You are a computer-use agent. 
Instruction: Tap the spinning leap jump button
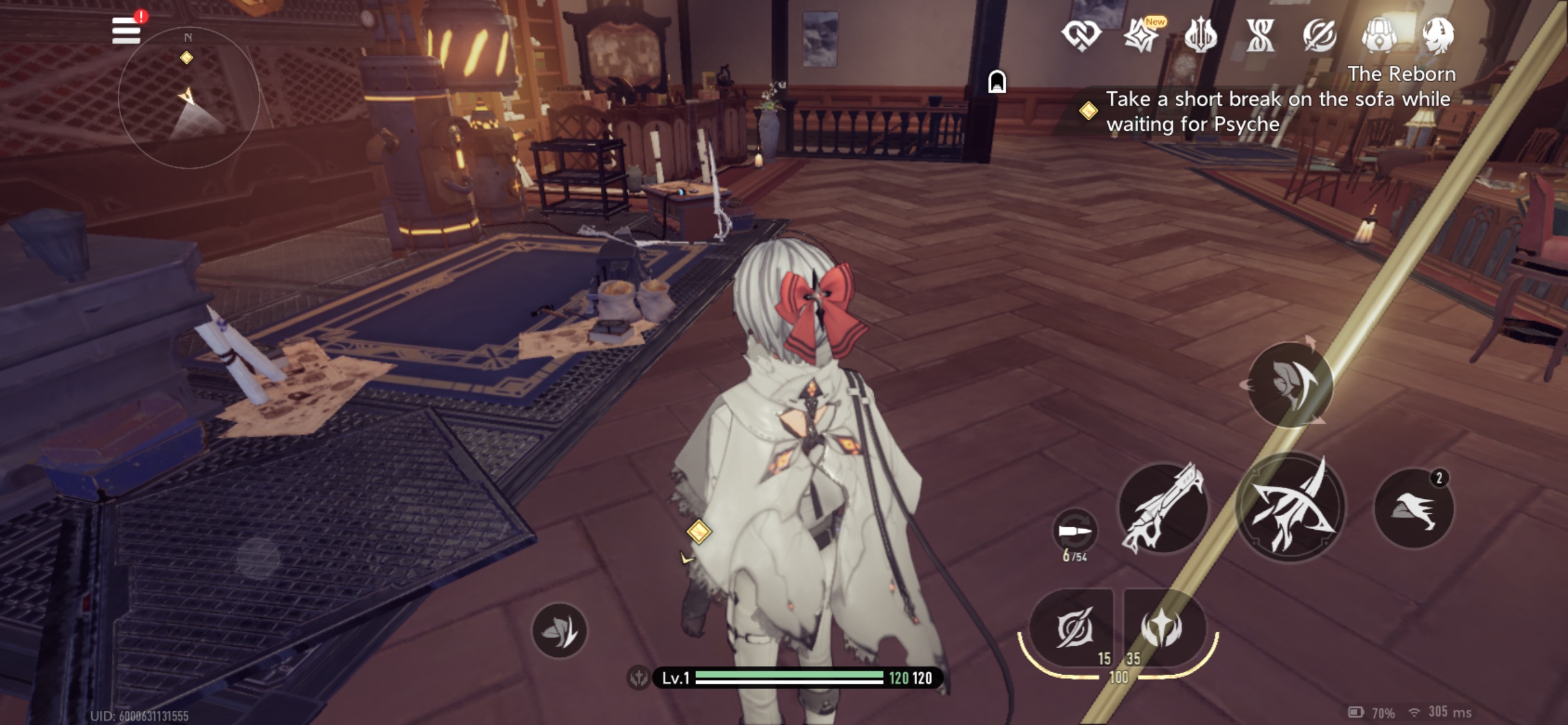1289,384
